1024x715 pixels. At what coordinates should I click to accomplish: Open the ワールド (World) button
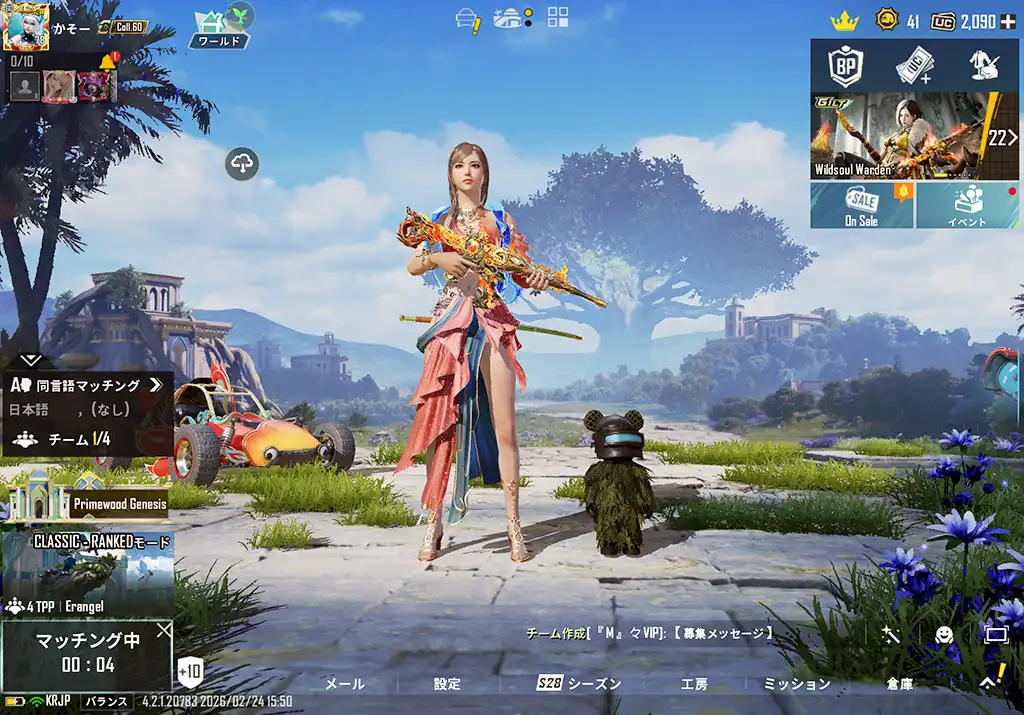[x=219, y=30]
